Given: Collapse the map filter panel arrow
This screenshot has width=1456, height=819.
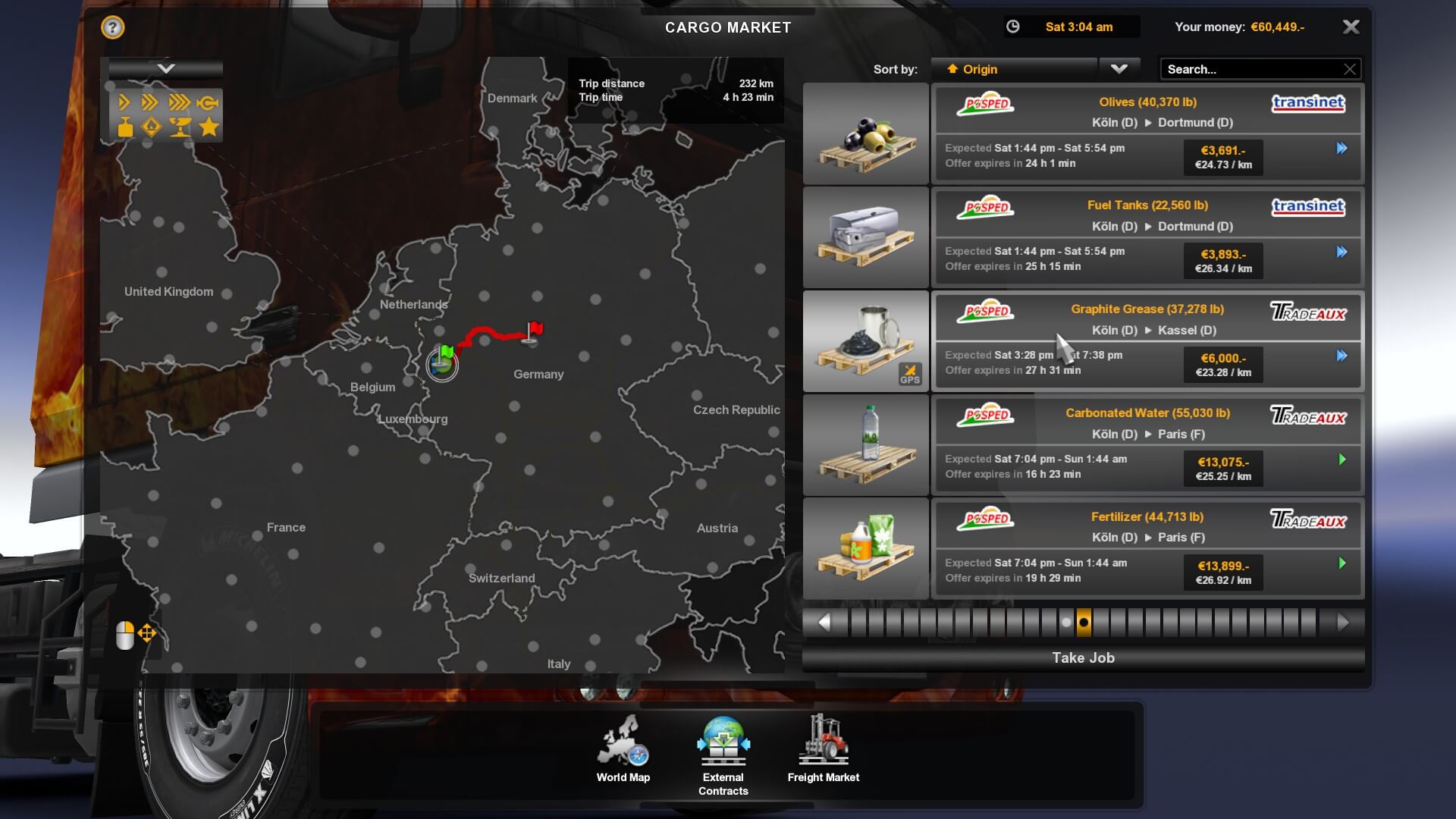Looking at the screenshot, I should click(166, 69).
